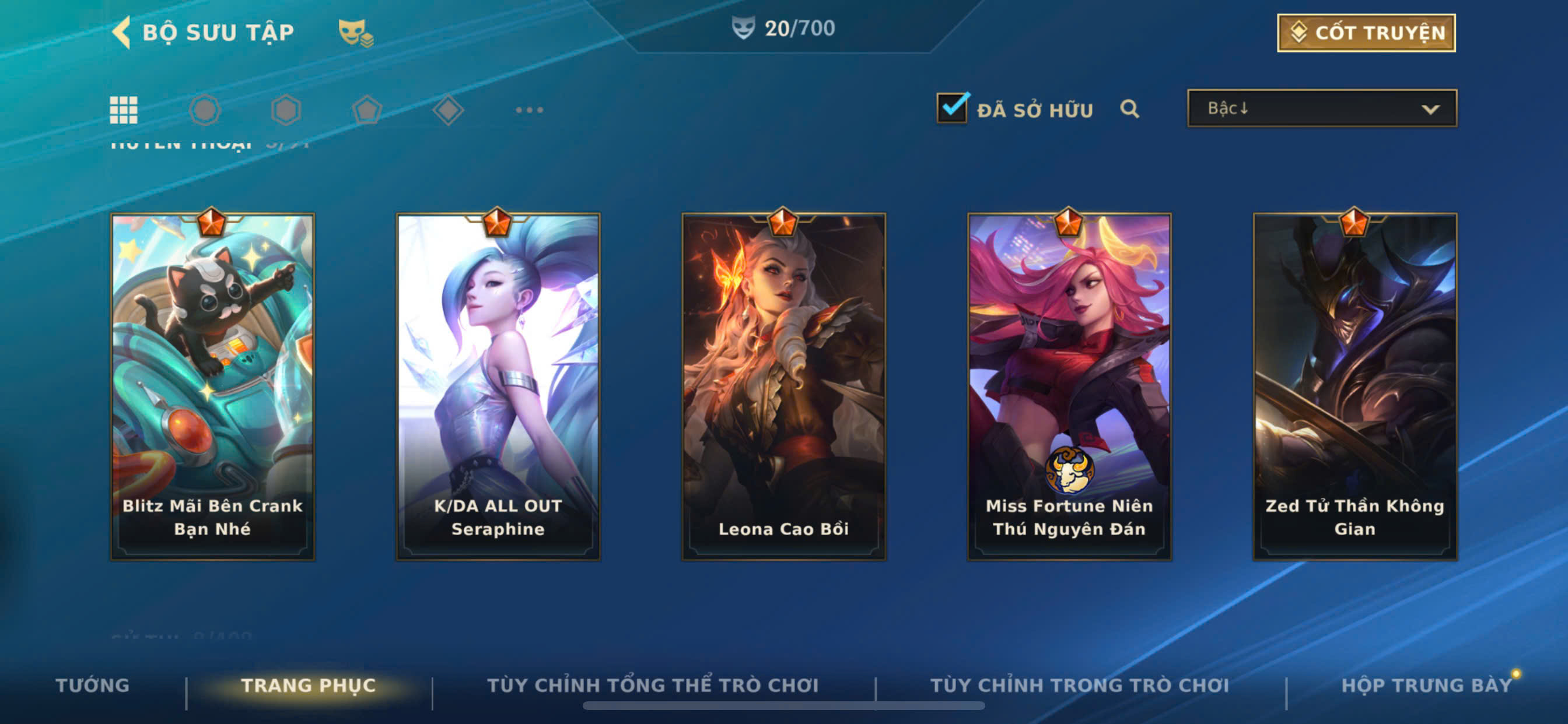Show all skins with grid filter
This screenshot has width=1568, height=724.
point(124,110)
